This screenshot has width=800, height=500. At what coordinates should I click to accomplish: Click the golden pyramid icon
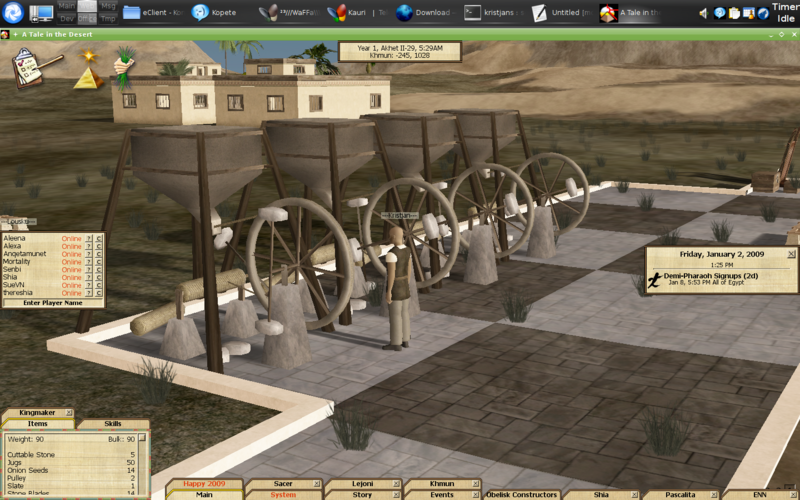(x=87, y=72)
